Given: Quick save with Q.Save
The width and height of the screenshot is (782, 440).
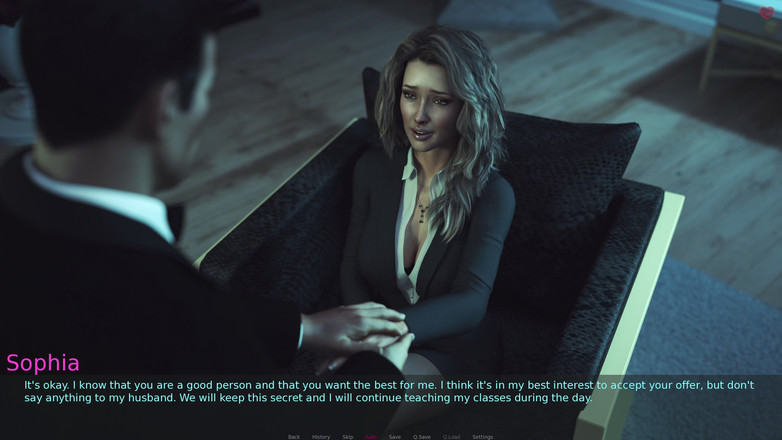Looking at the screenshot, I should pos(422,437).
